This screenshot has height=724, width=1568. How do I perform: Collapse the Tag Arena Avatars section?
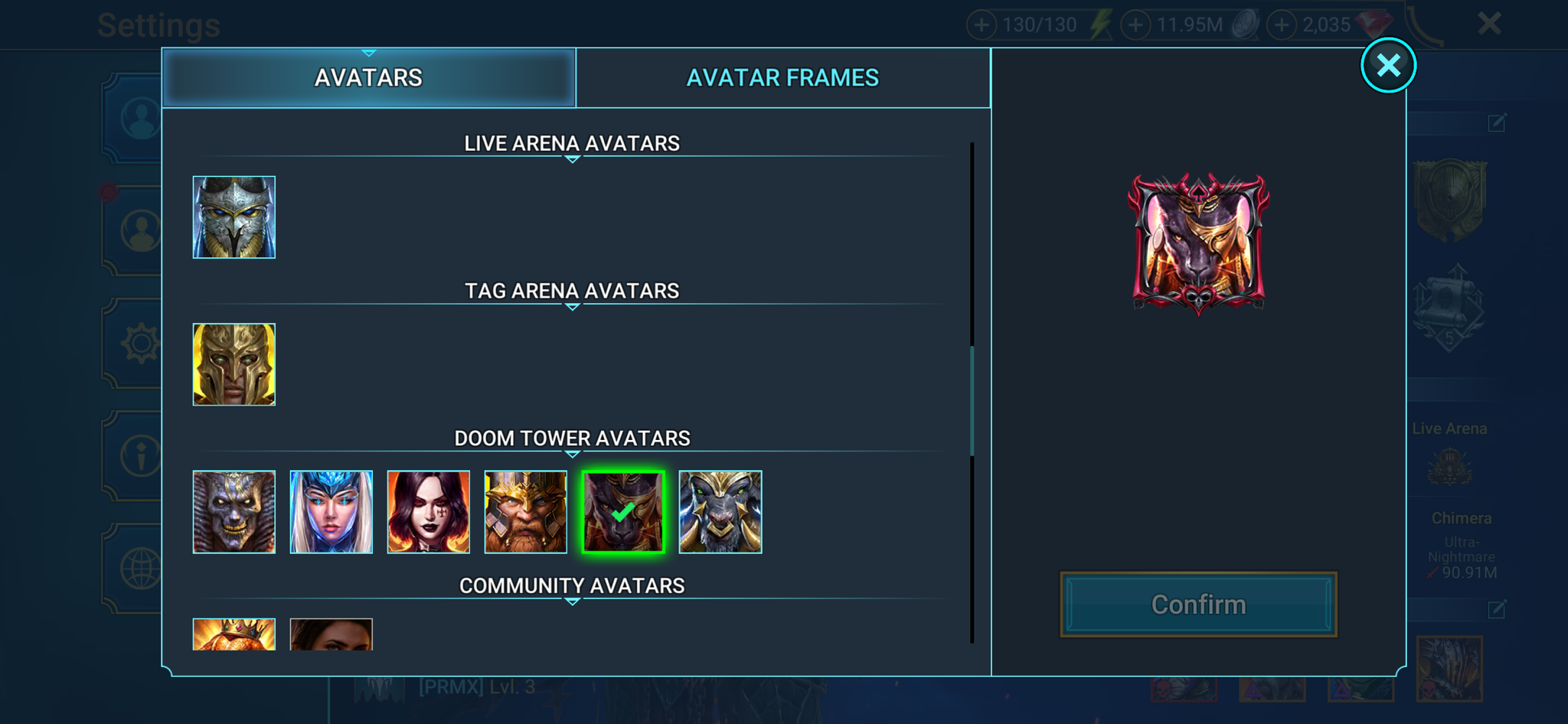pyautogui.click(x=572, y=306)
